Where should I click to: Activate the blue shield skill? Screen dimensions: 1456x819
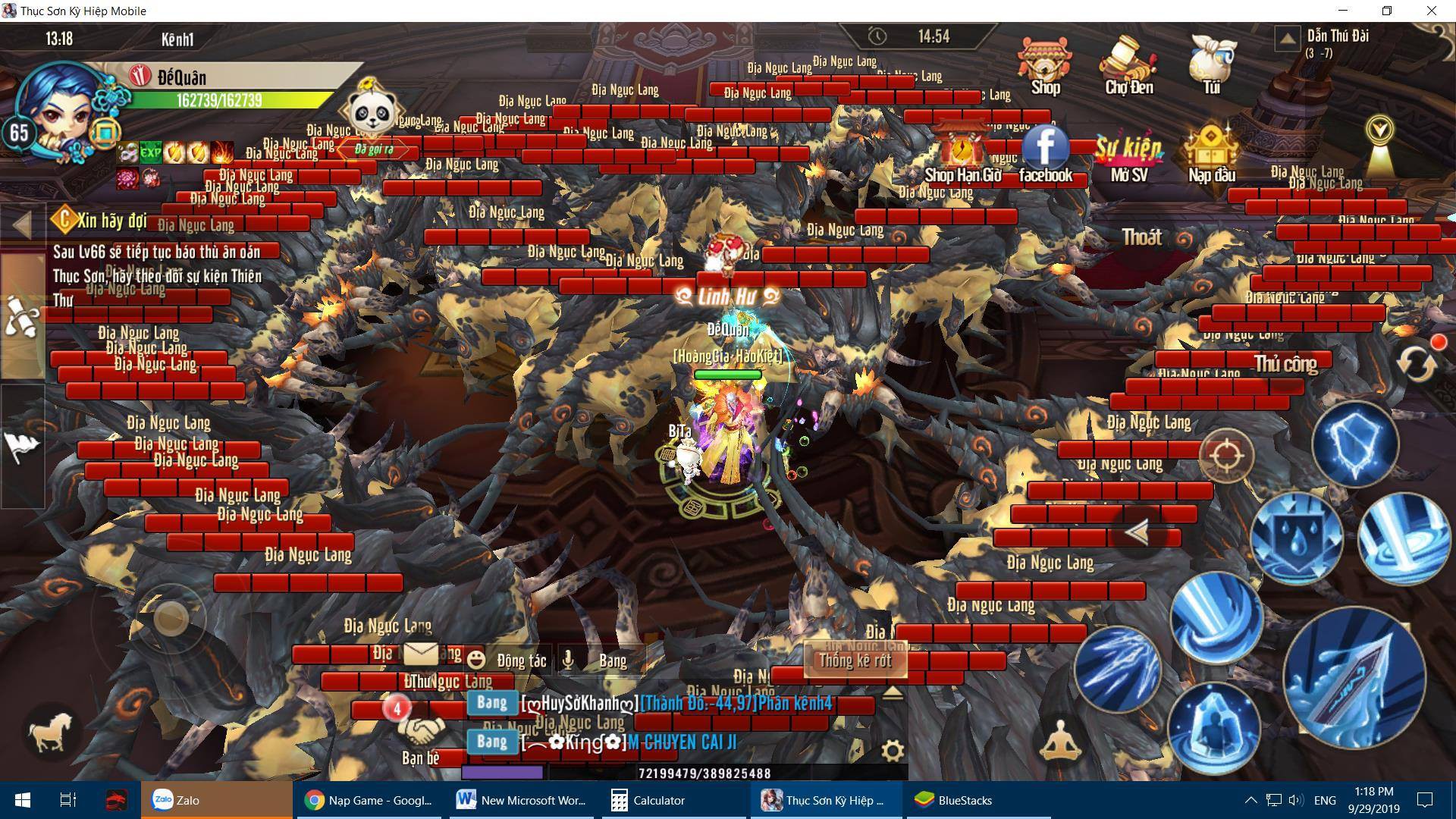click(1355, 444)
